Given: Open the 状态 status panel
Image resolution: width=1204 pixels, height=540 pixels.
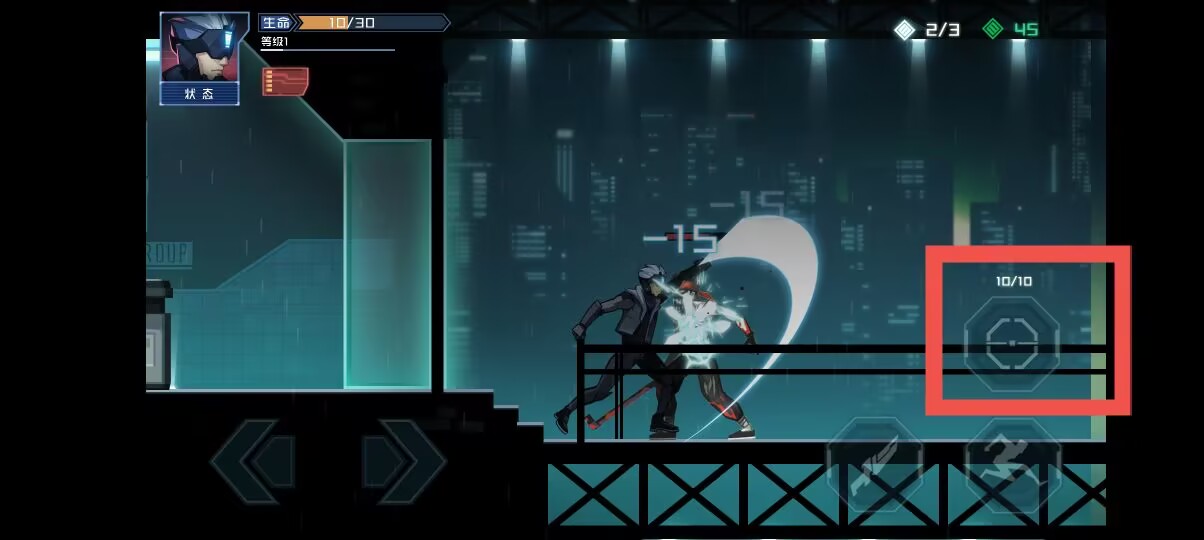Looking at the screenshot, I should tap(200, 94).
